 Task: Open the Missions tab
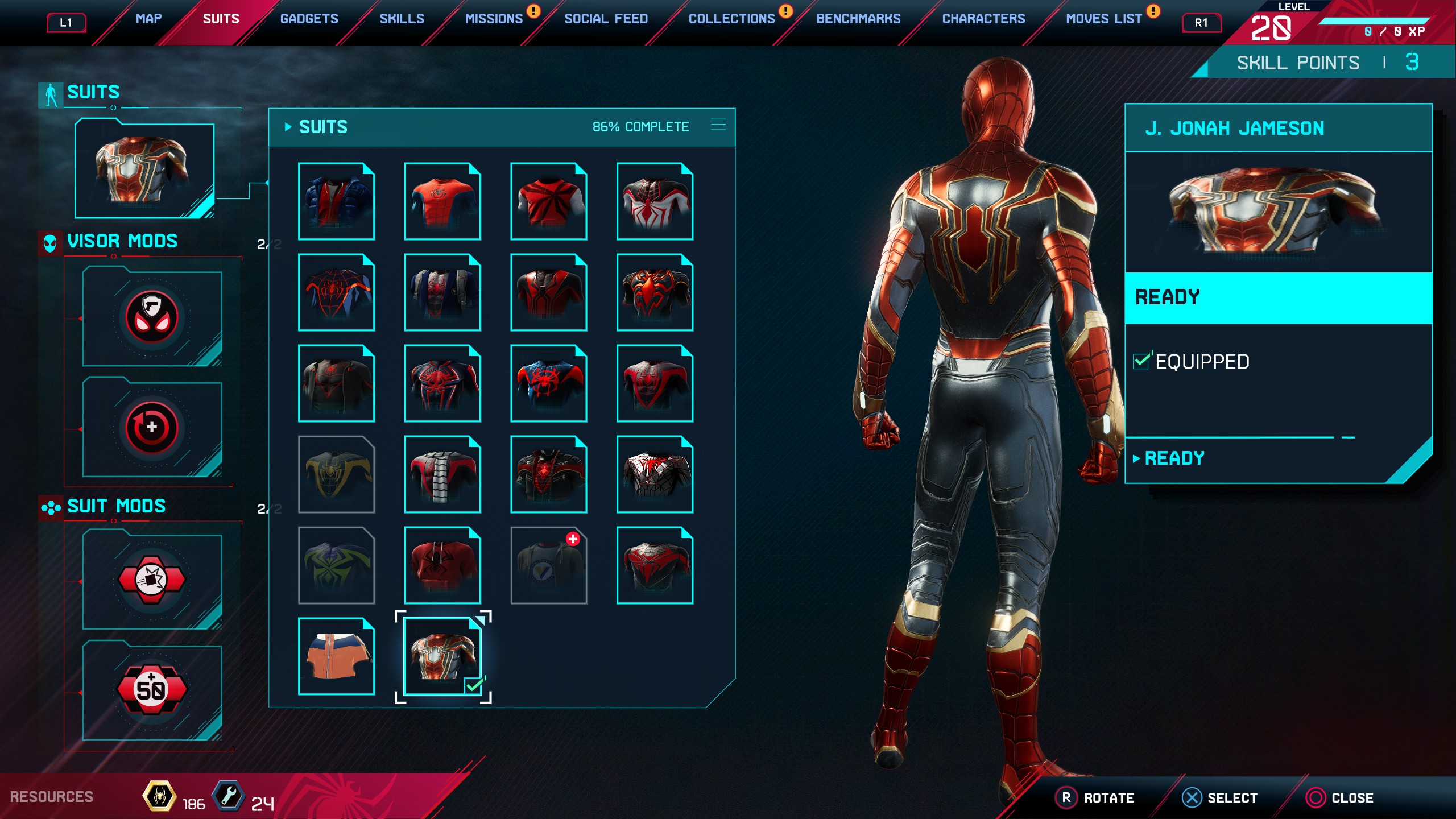(494, 19)
